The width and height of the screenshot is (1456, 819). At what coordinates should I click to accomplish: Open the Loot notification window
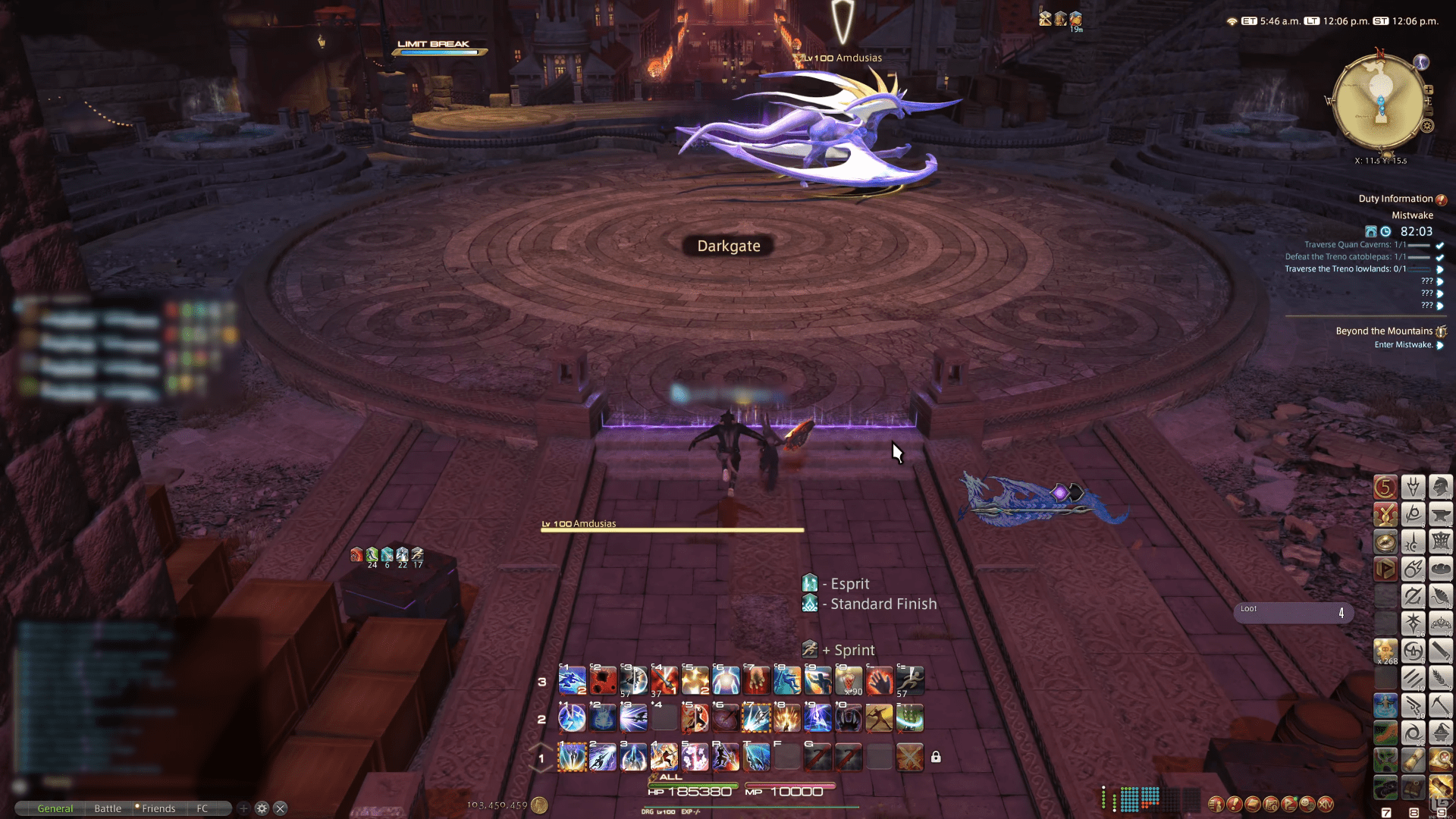pyautogui.click(x=1293, y=613)
